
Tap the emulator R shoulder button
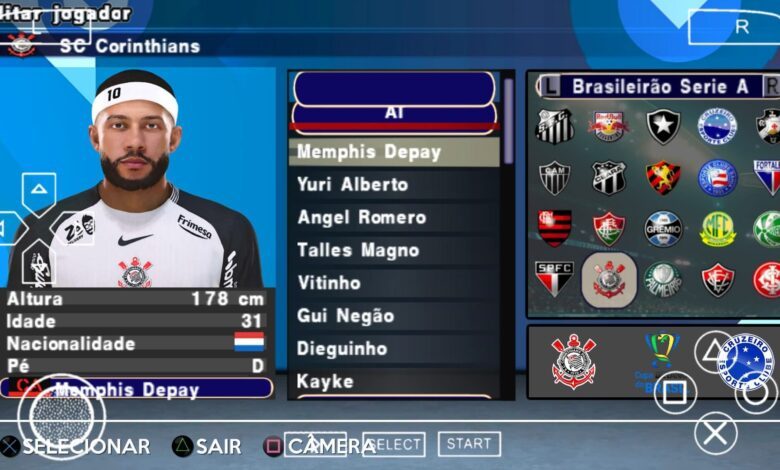[741, 27]
